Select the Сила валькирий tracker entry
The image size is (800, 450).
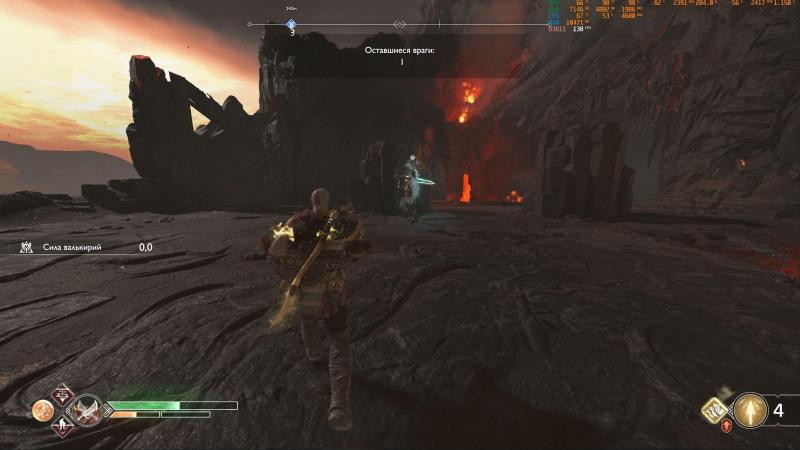pos(85,247)
